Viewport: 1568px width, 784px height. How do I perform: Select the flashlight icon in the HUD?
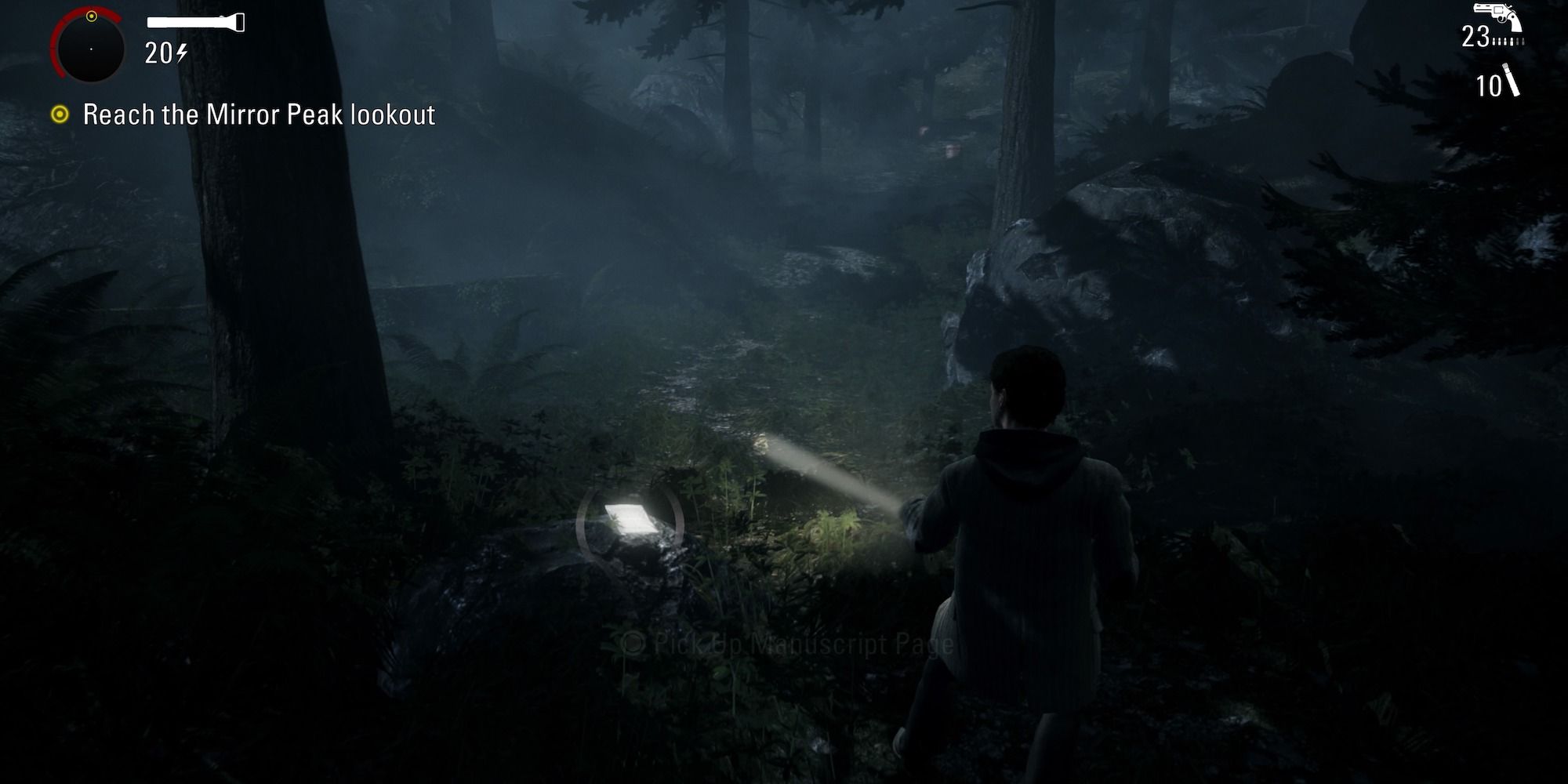(x=196, y=21)
